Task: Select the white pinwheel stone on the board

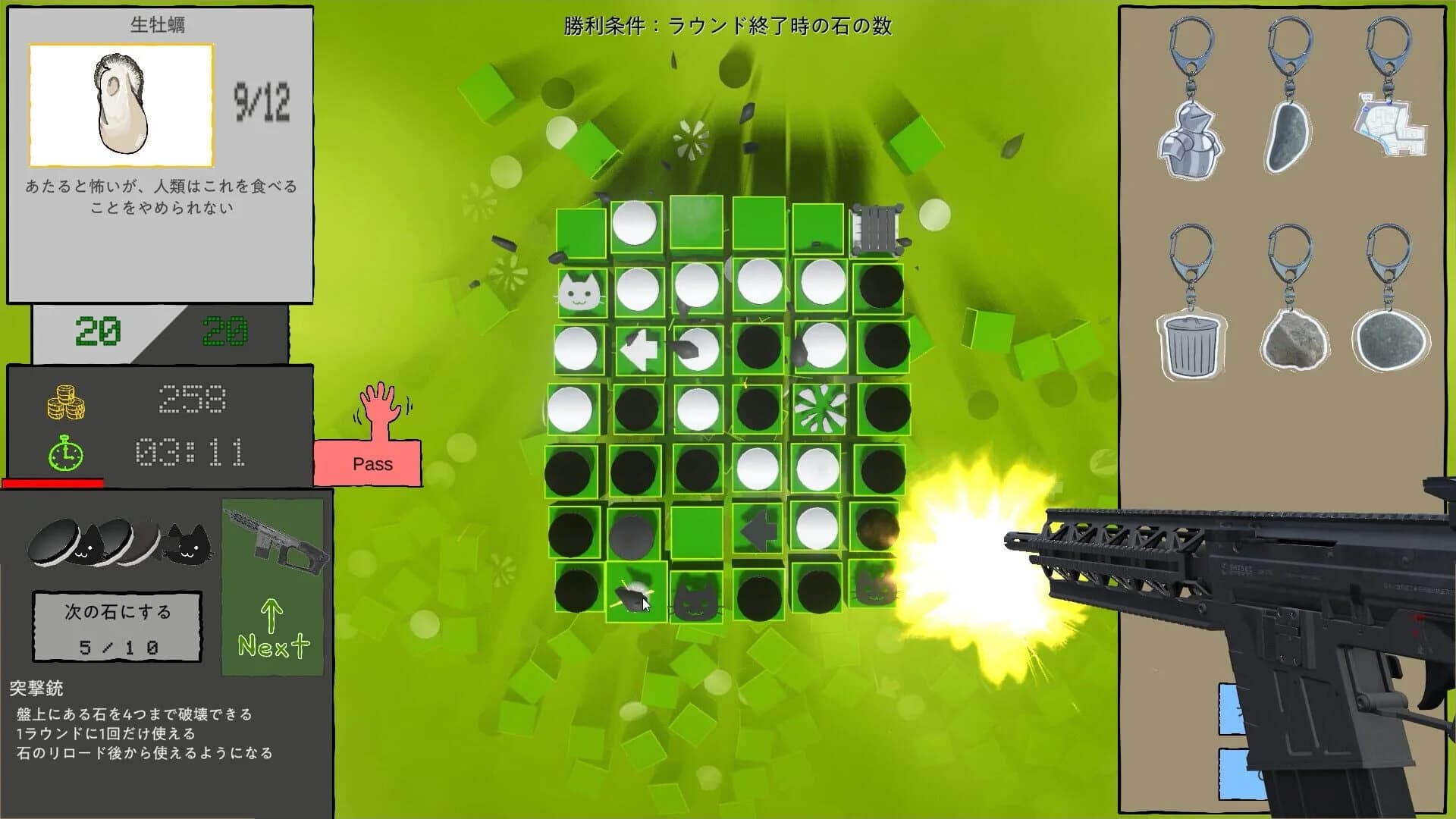Action: [x=821, y=408]
